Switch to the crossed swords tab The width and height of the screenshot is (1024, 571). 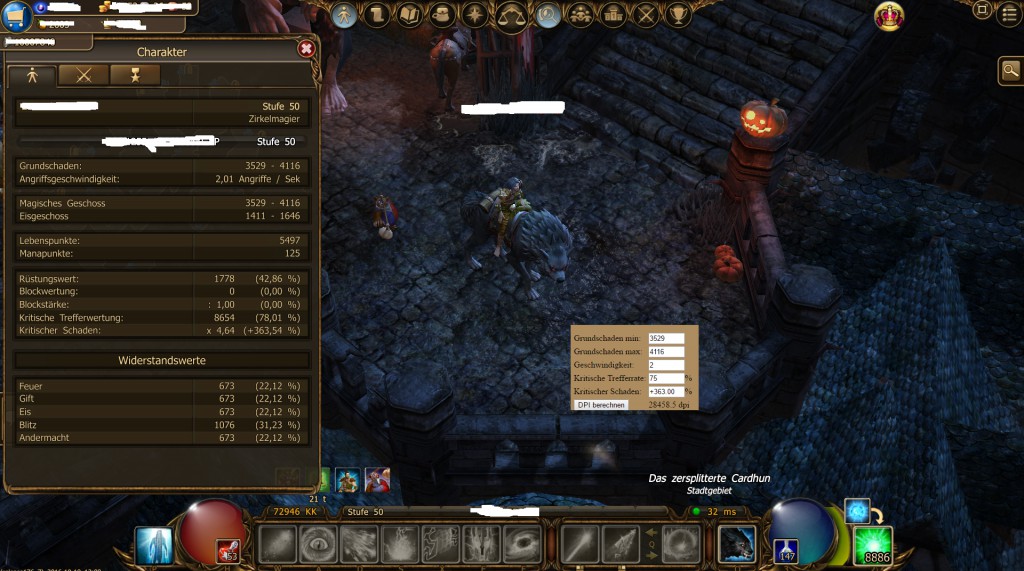83,75
